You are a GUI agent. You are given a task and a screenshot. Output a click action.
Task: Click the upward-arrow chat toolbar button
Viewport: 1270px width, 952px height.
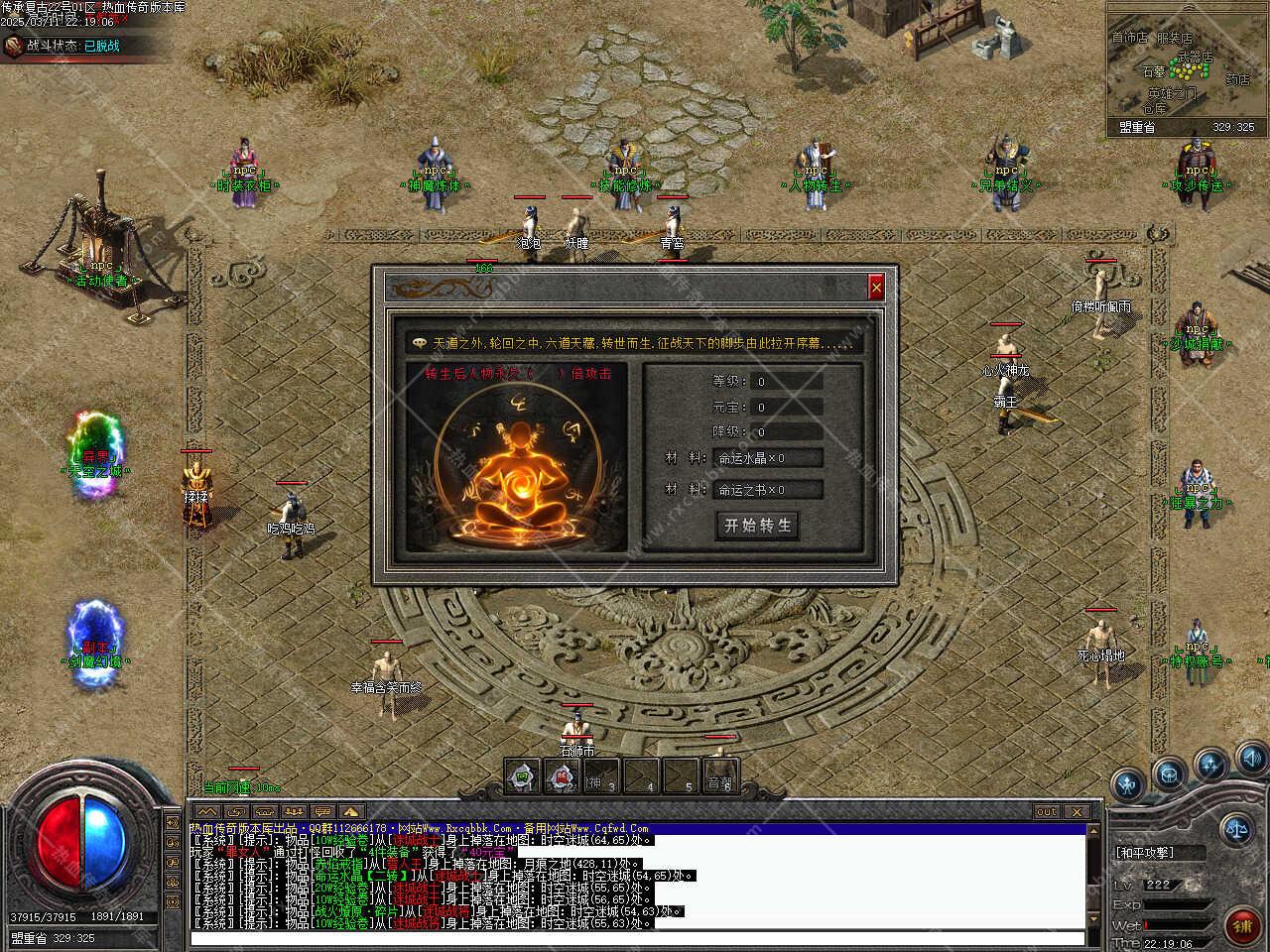tap(350, 811)
